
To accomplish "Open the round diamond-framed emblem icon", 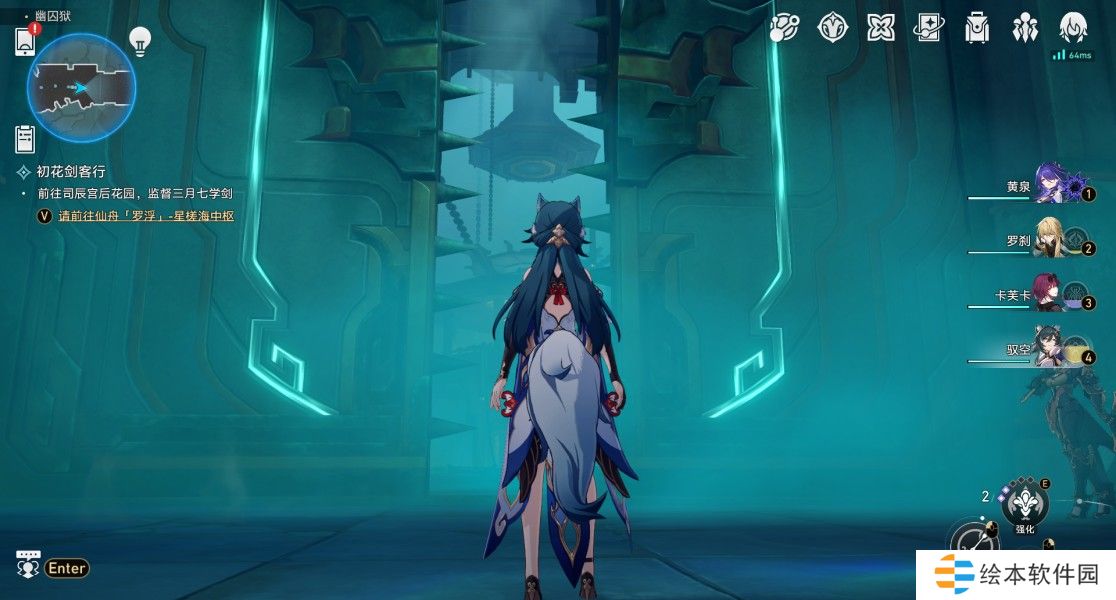I will coord(833,28).
